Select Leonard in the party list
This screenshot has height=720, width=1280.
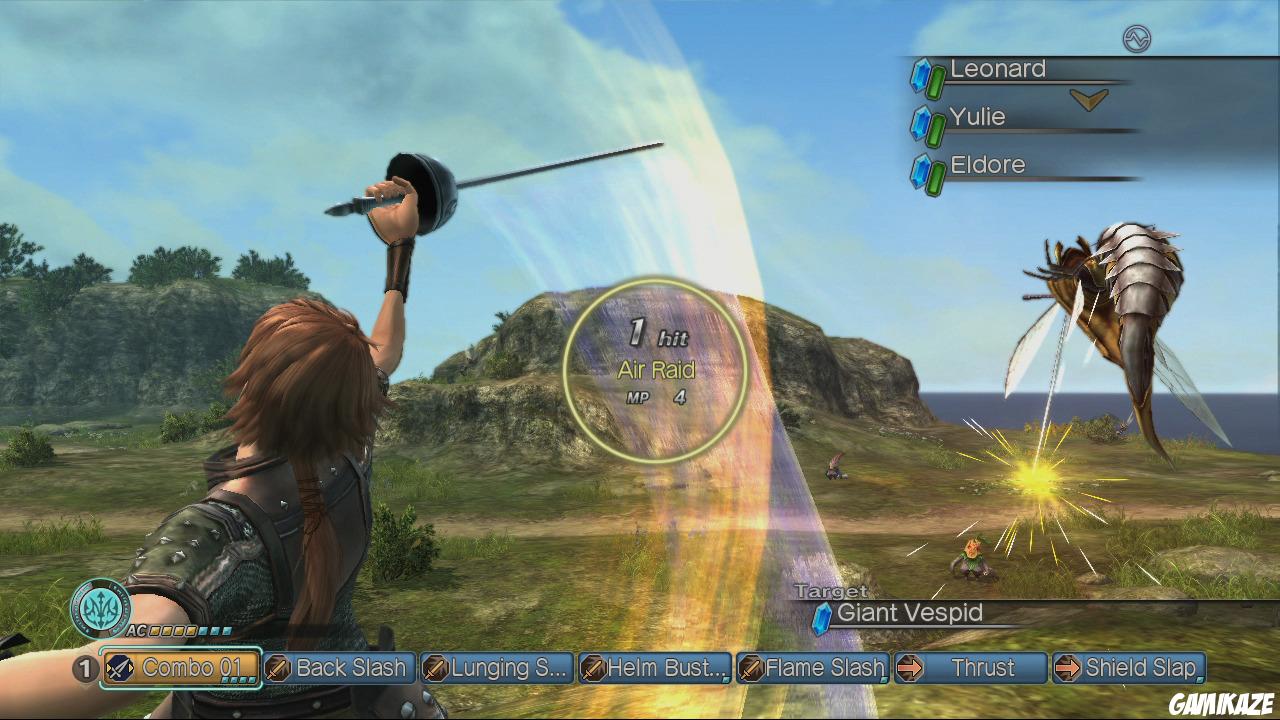[x=997, y=69]
